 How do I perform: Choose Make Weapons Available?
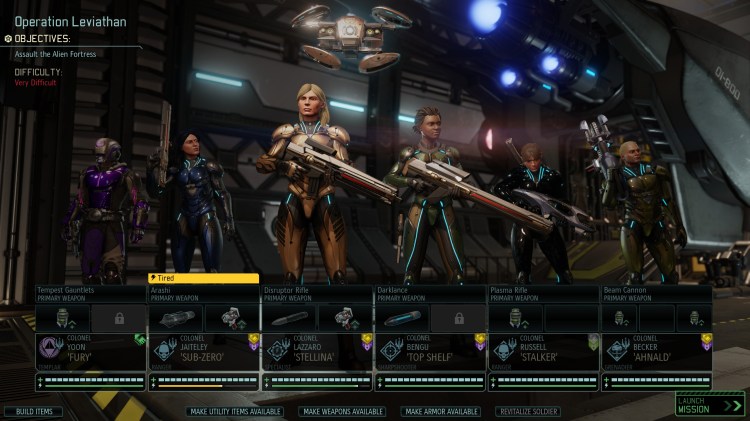click(343, 411)
